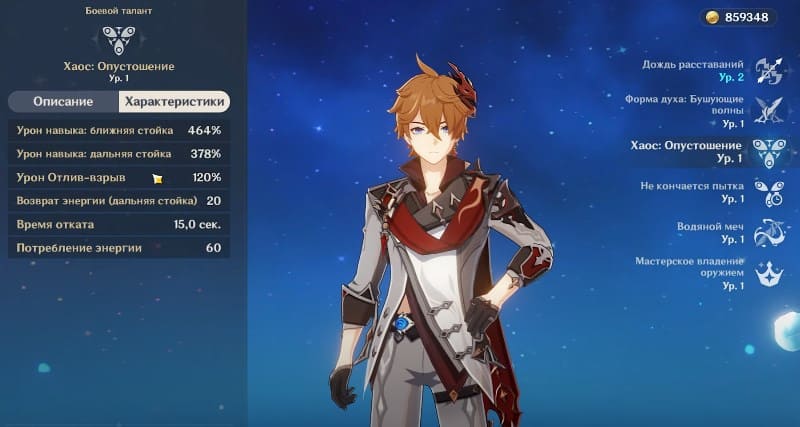
Task: Open the Не кончается пытка talent
Action: click(769, 192)
